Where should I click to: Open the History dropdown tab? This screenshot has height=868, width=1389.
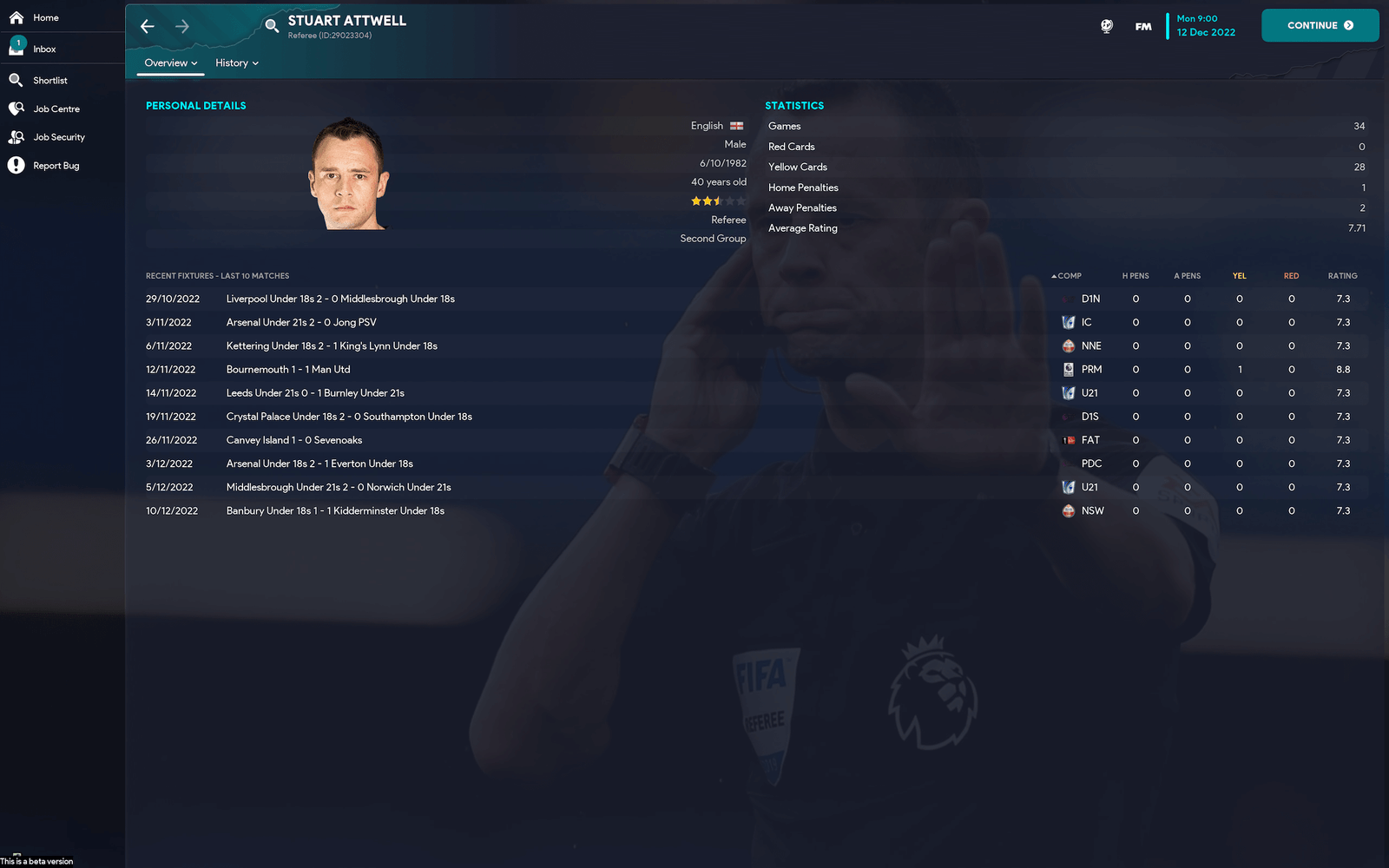click(237, 63)
